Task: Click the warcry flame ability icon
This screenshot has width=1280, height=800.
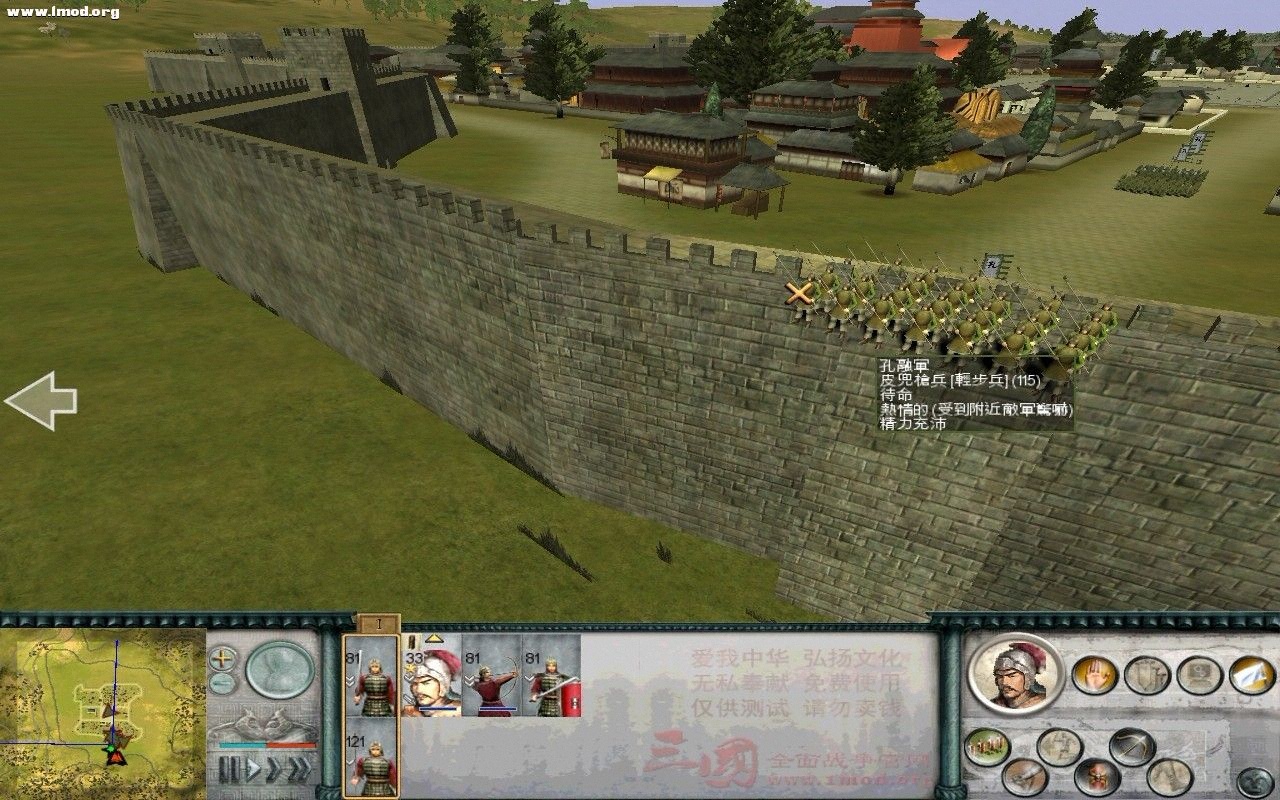Action: 1096,777
